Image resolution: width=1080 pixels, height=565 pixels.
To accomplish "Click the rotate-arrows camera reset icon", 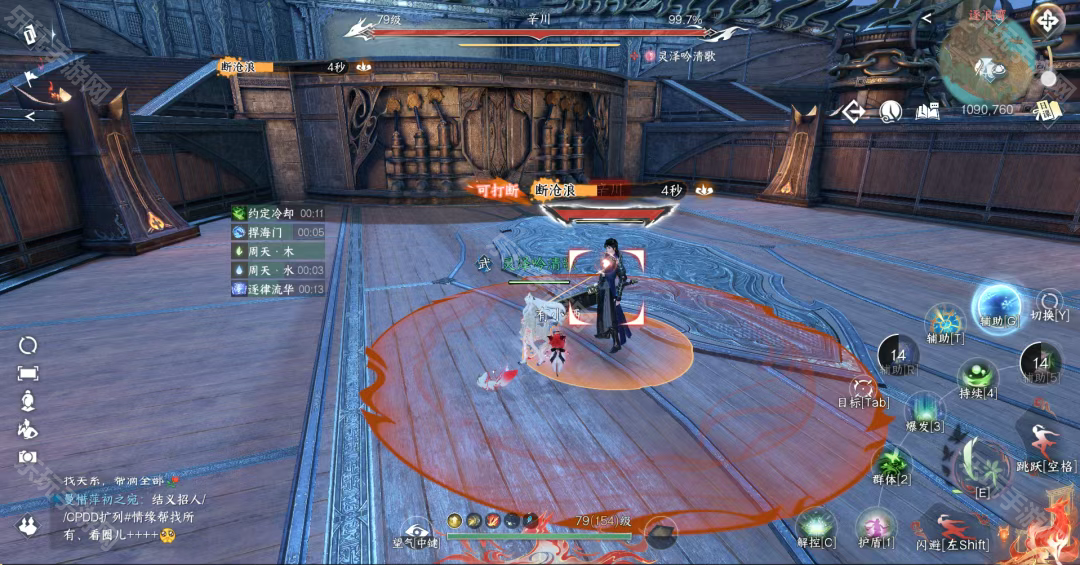I will coord(28,345).
